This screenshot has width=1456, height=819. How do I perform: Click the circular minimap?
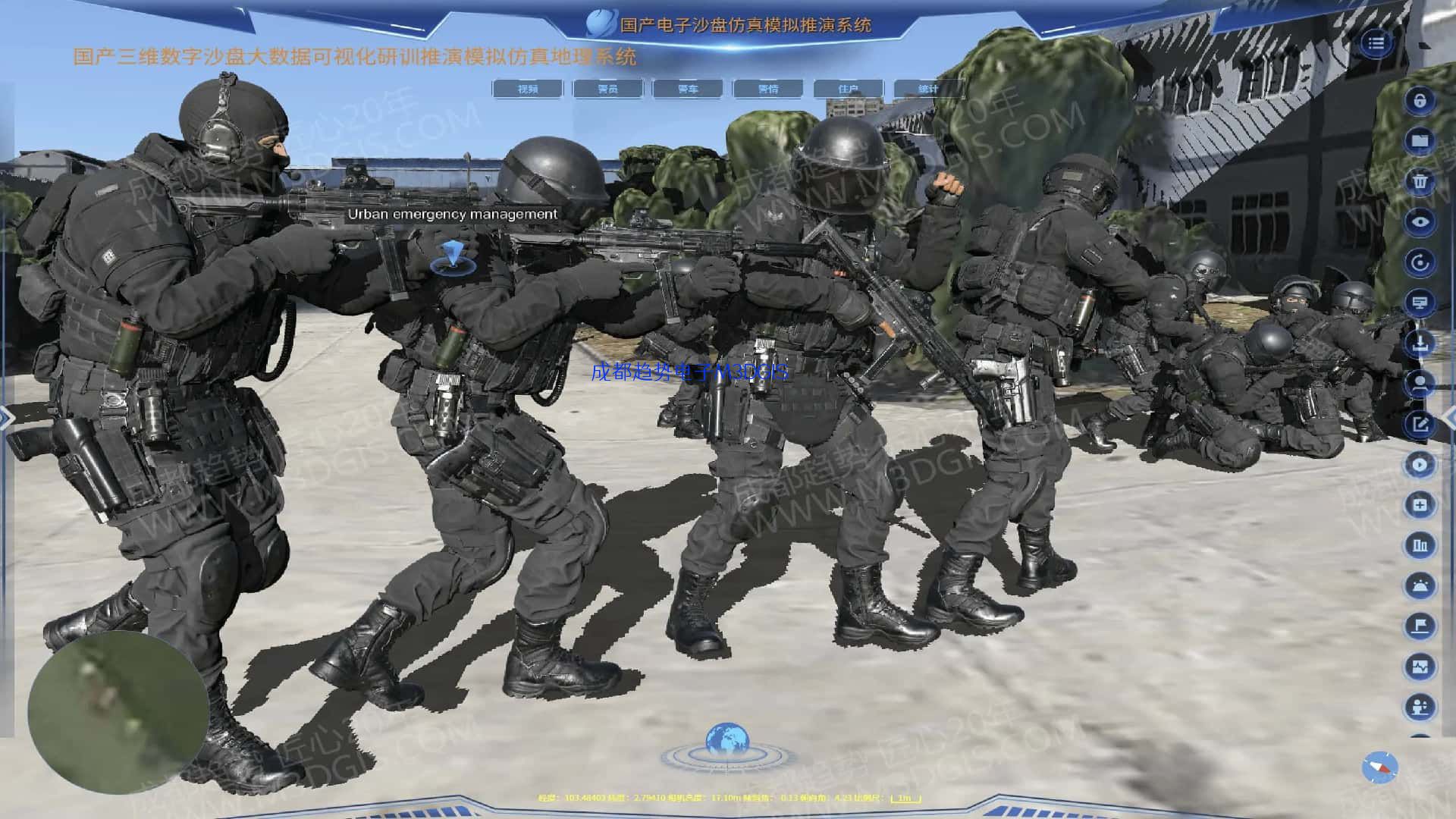coord(118,711)
